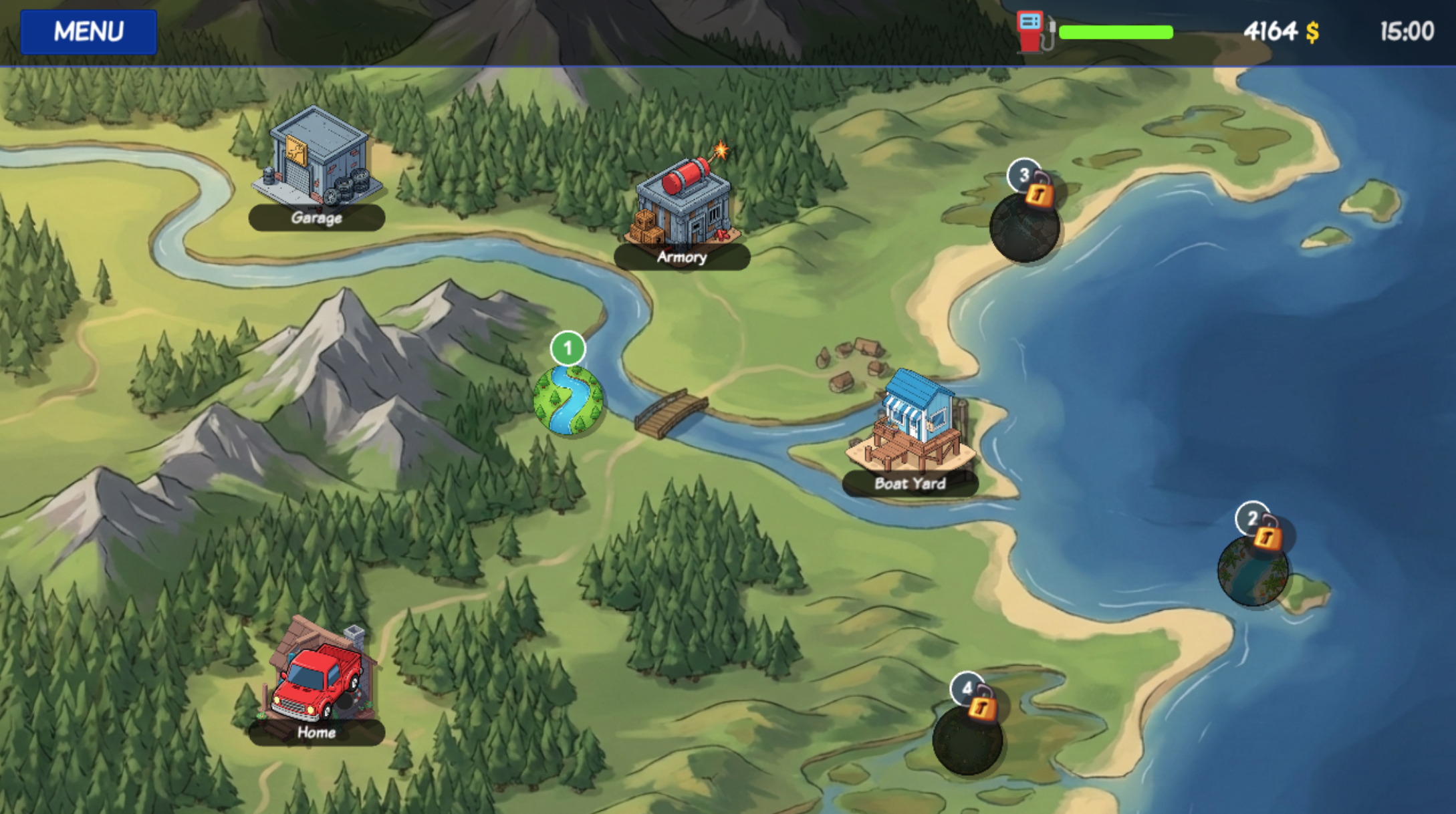
Task: Open the MENU panel
Action: [x=90, y=30]
